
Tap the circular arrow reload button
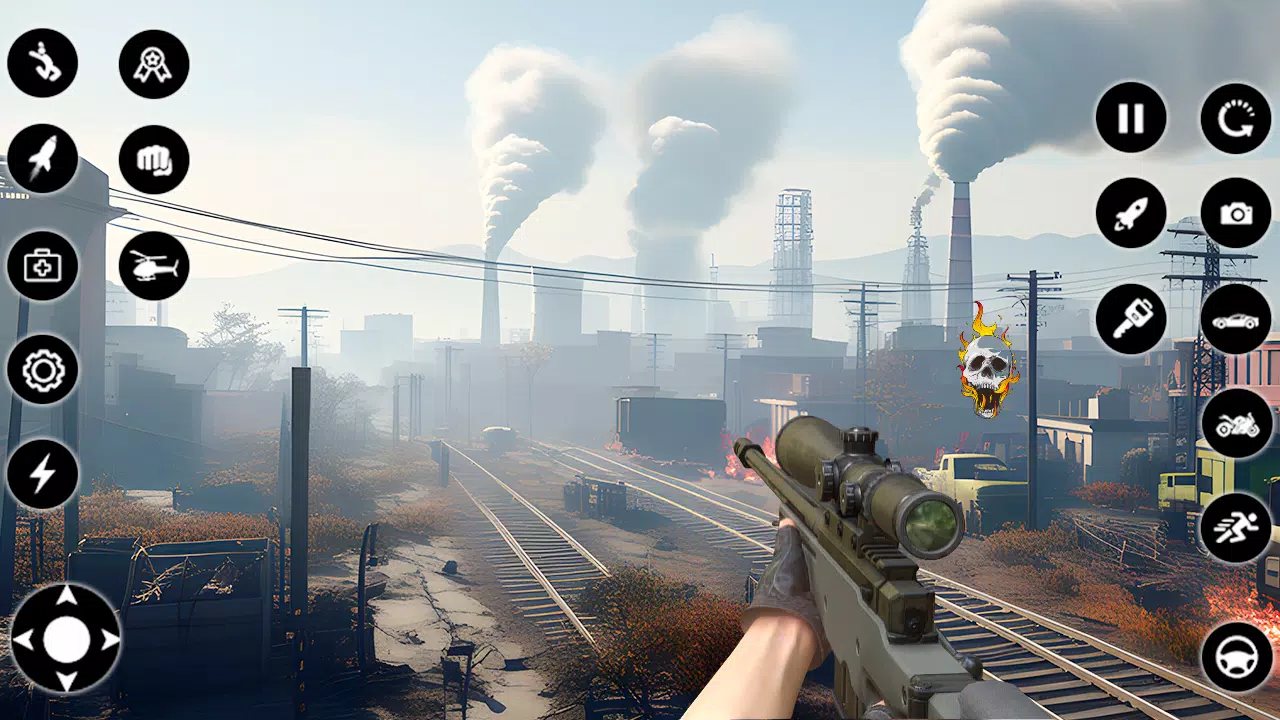[x=1236, y=118]
